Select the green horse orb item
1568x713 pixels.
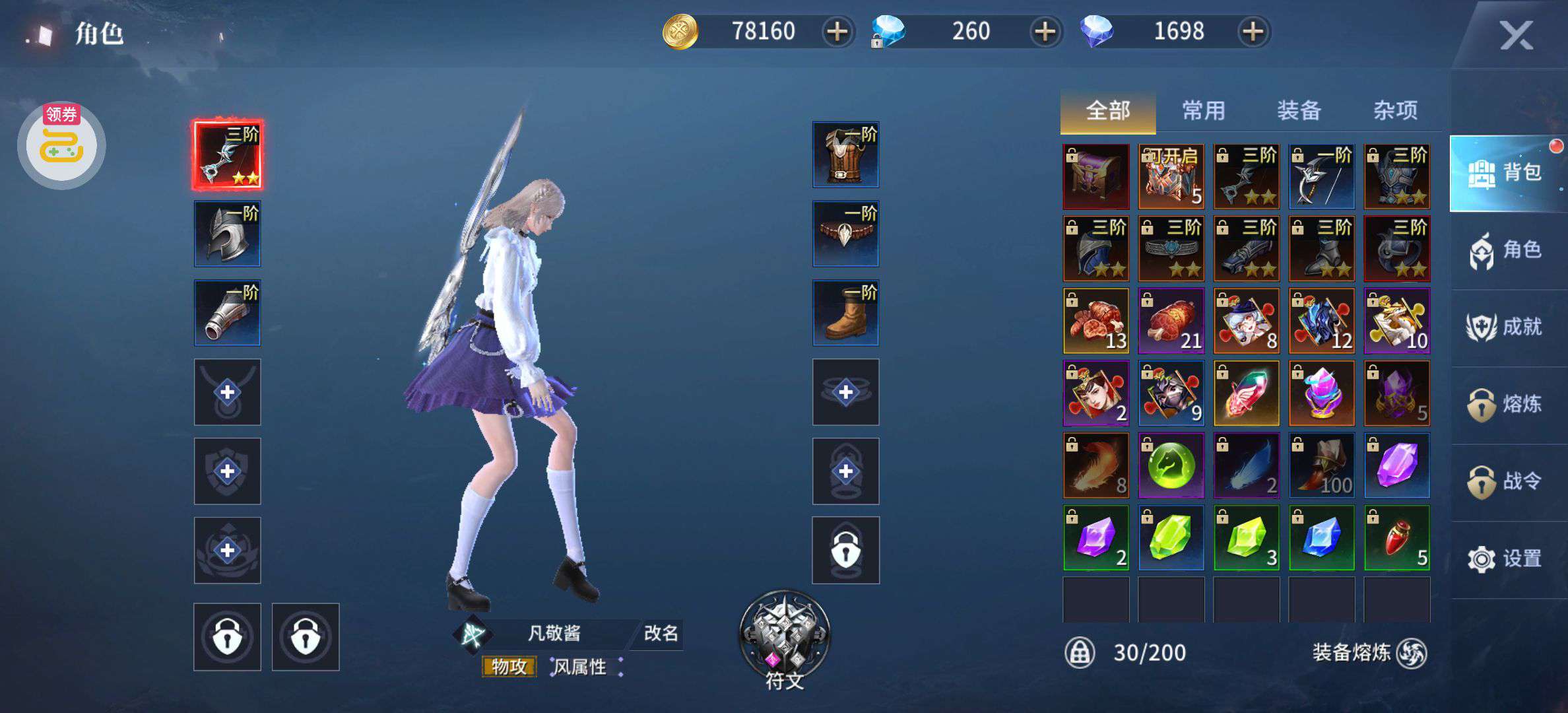tap(1171, 465)
